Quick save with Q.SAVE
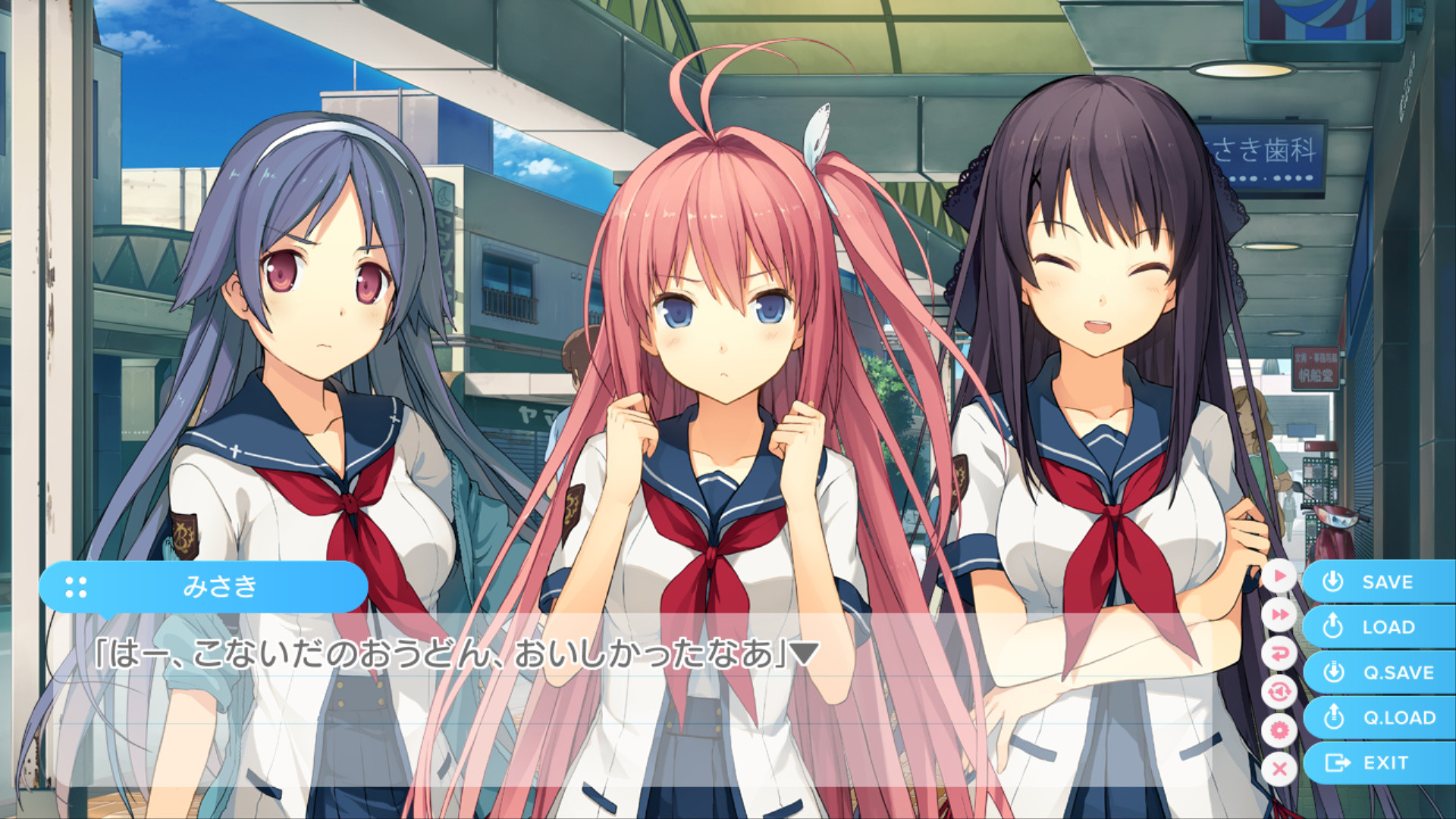Image resolution: width=1456 pixels, height=819 pixels. 1378,673
